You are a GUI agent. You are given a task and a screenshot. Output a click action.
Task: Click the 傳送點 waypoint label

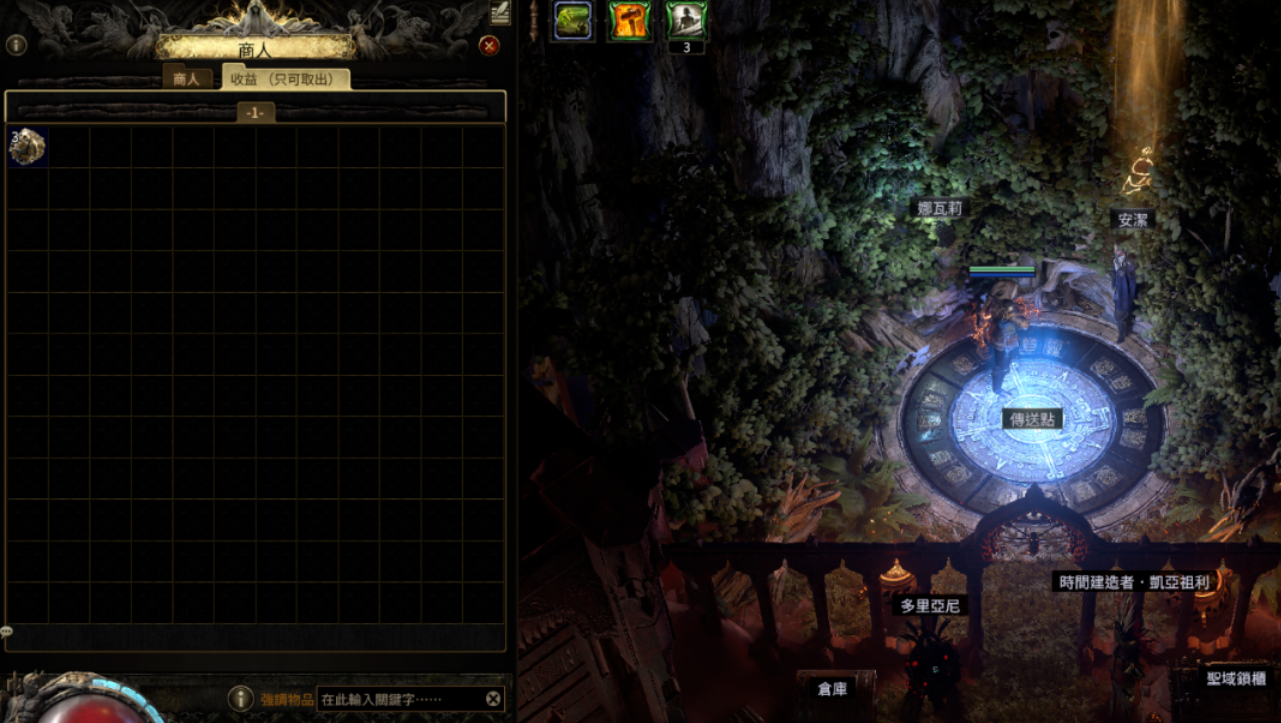pyautogui.click(x=1034, y=419)
